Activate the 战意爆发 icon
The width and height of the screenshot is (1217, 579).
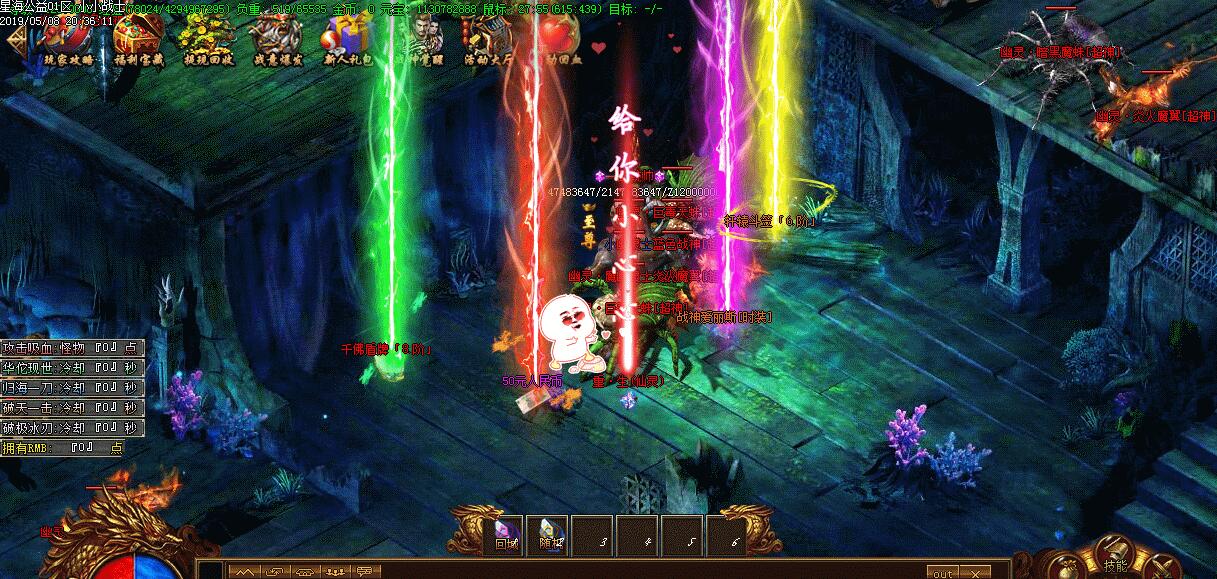pos(273,38)
